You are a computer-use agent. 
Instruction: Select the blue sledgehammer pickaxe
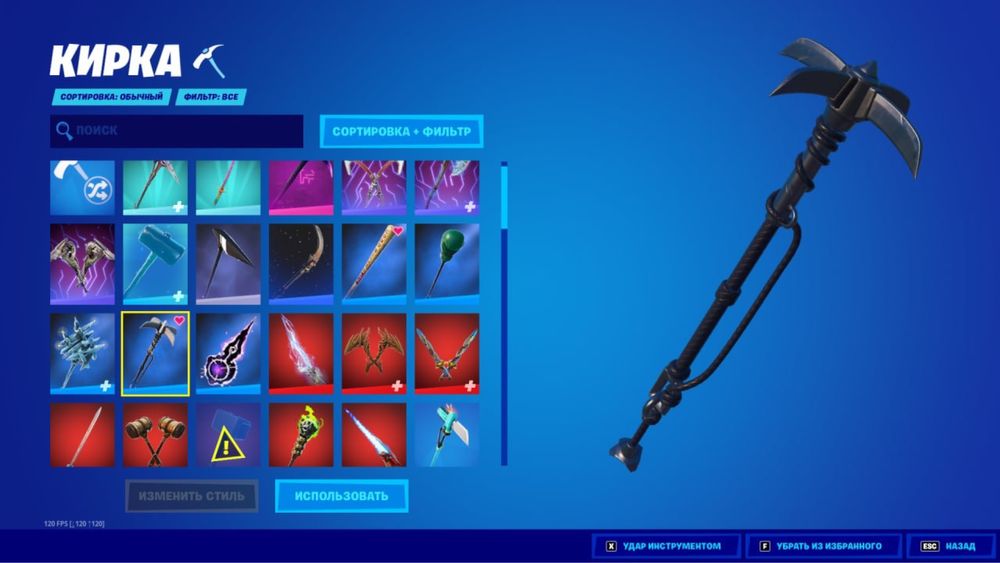pyautogui.click(x=155, y=263)
